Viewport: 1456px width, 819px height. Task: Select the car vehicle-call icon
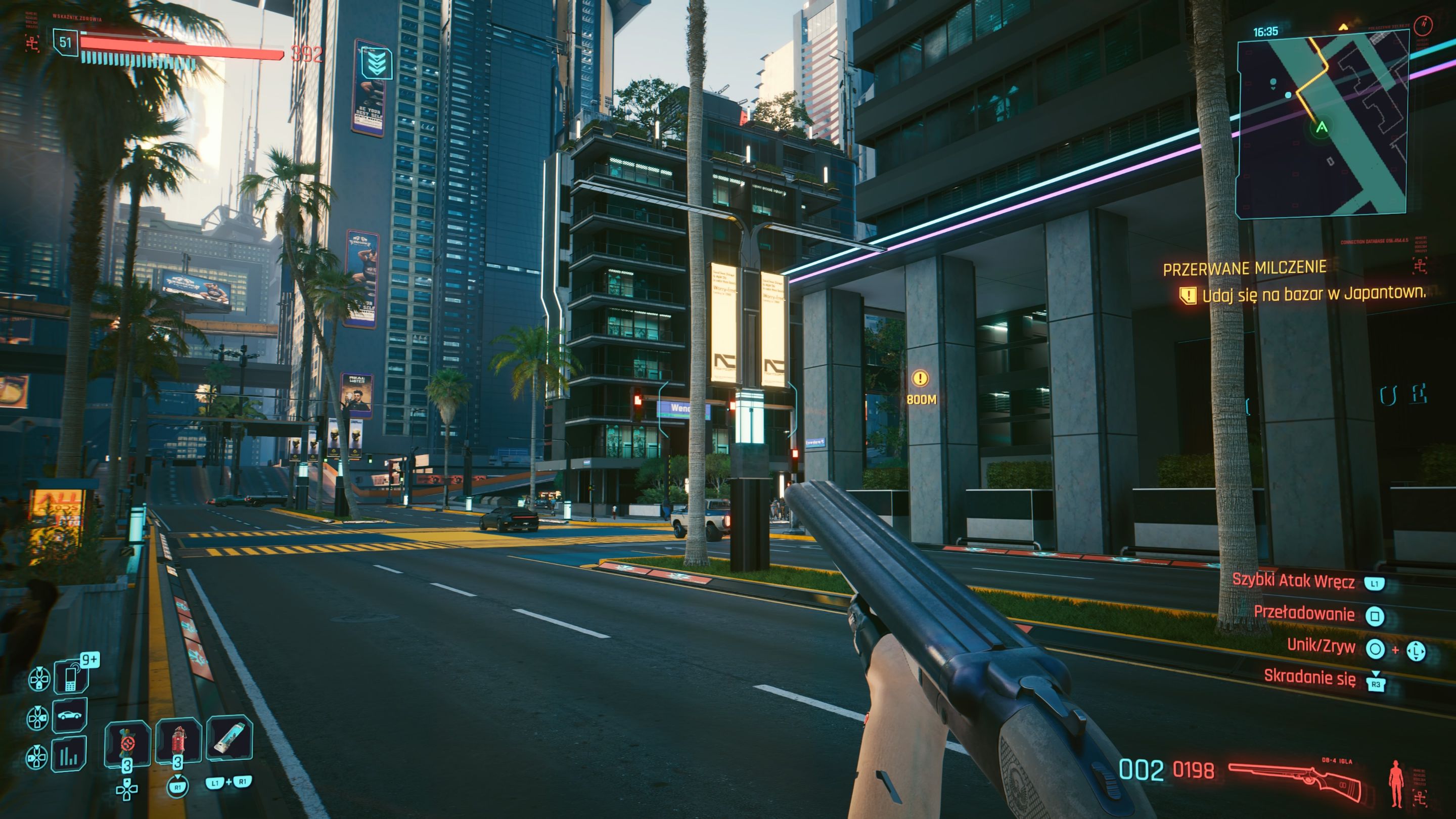click(70, 715)
